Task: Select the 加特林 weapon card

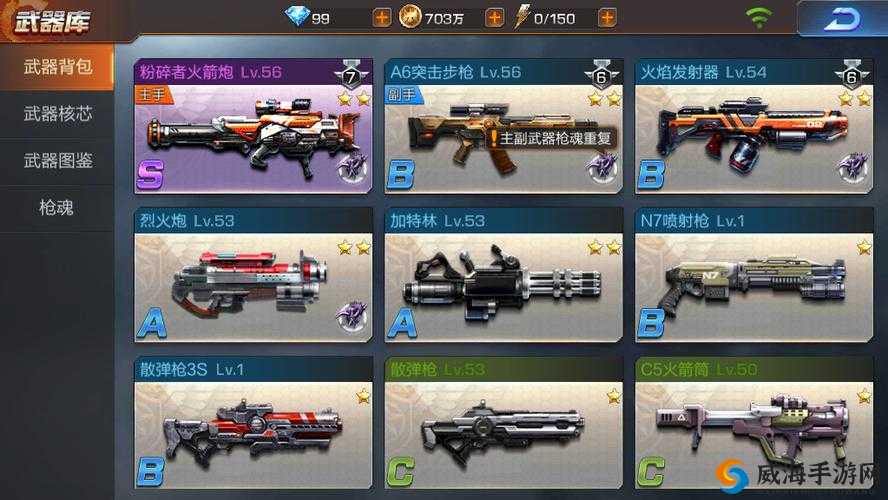Action: [x=503, y=274]
